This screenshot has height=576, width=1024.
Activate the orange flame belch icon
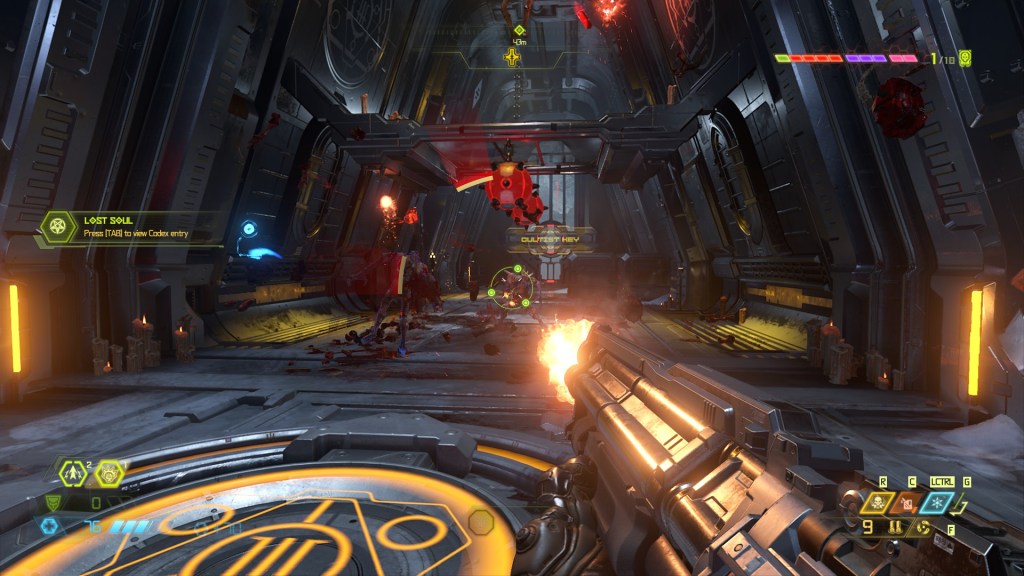click(x=906, y=501)
